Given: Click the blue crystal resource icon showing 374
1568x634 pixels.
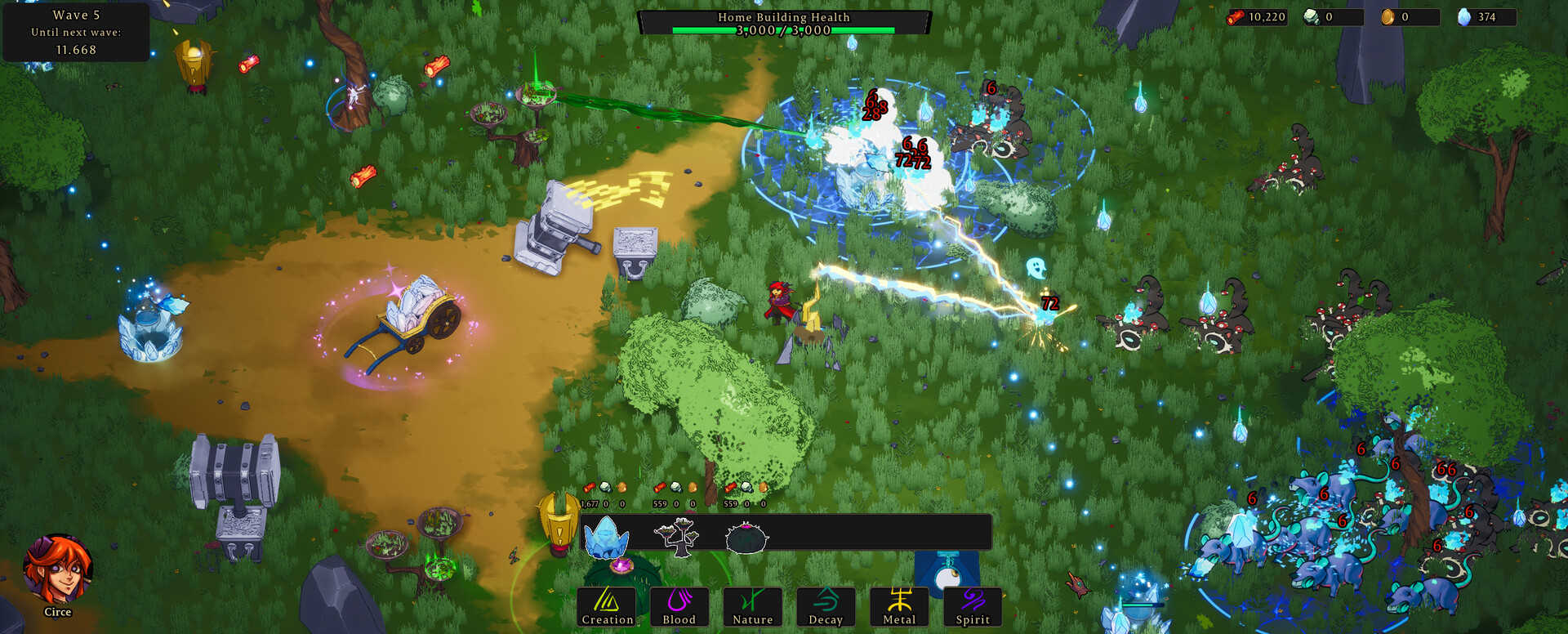Looking at the screenshot, I should 1463,16.
